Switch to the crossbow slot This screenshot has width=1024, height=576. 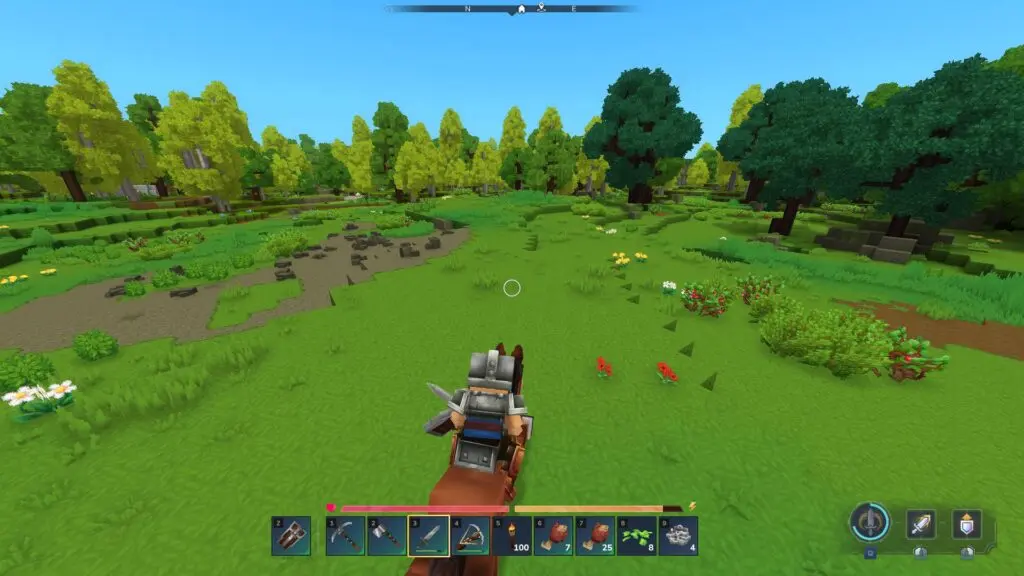click(470, 536)
